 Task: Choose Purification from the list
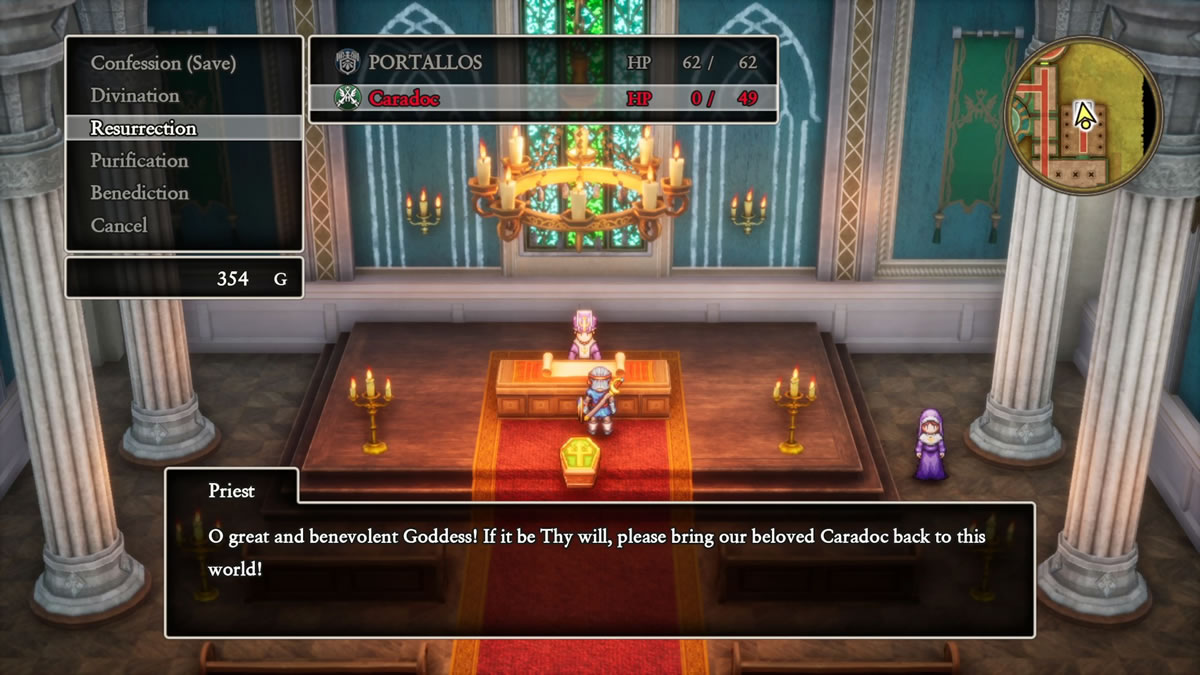(x=139, y=161)
